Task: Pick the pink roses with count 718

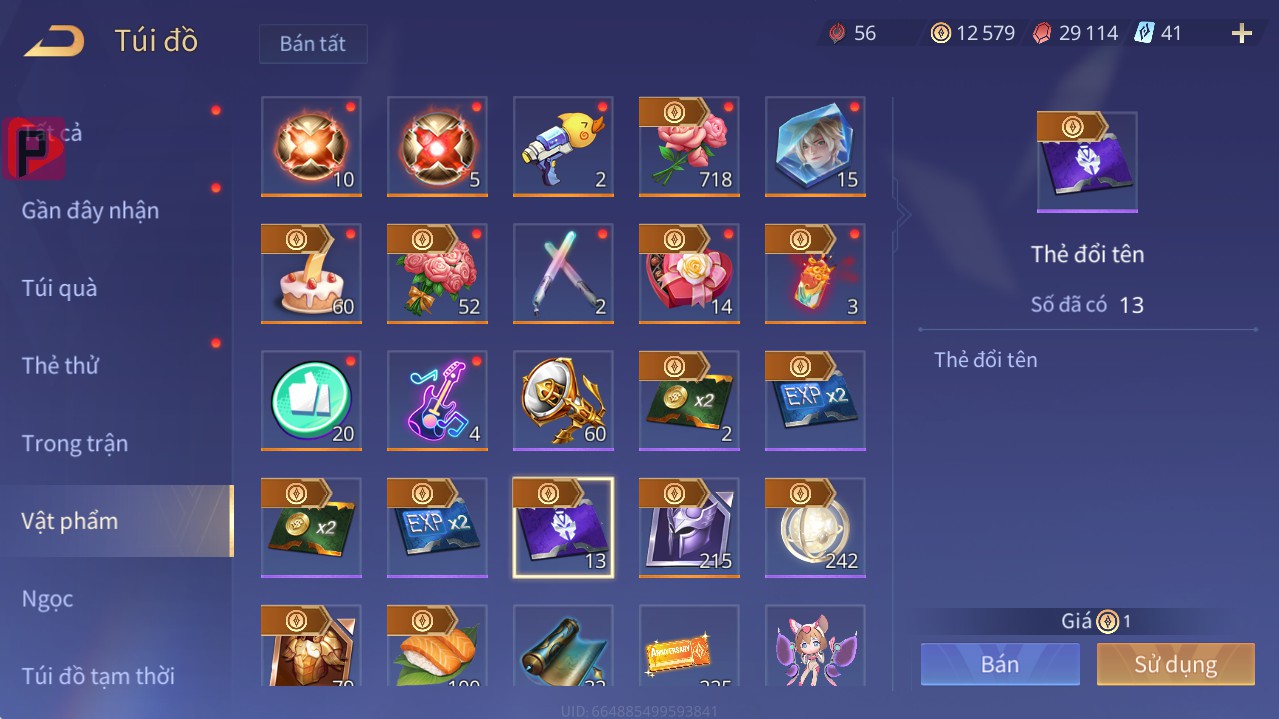Action: coord(689,147)
